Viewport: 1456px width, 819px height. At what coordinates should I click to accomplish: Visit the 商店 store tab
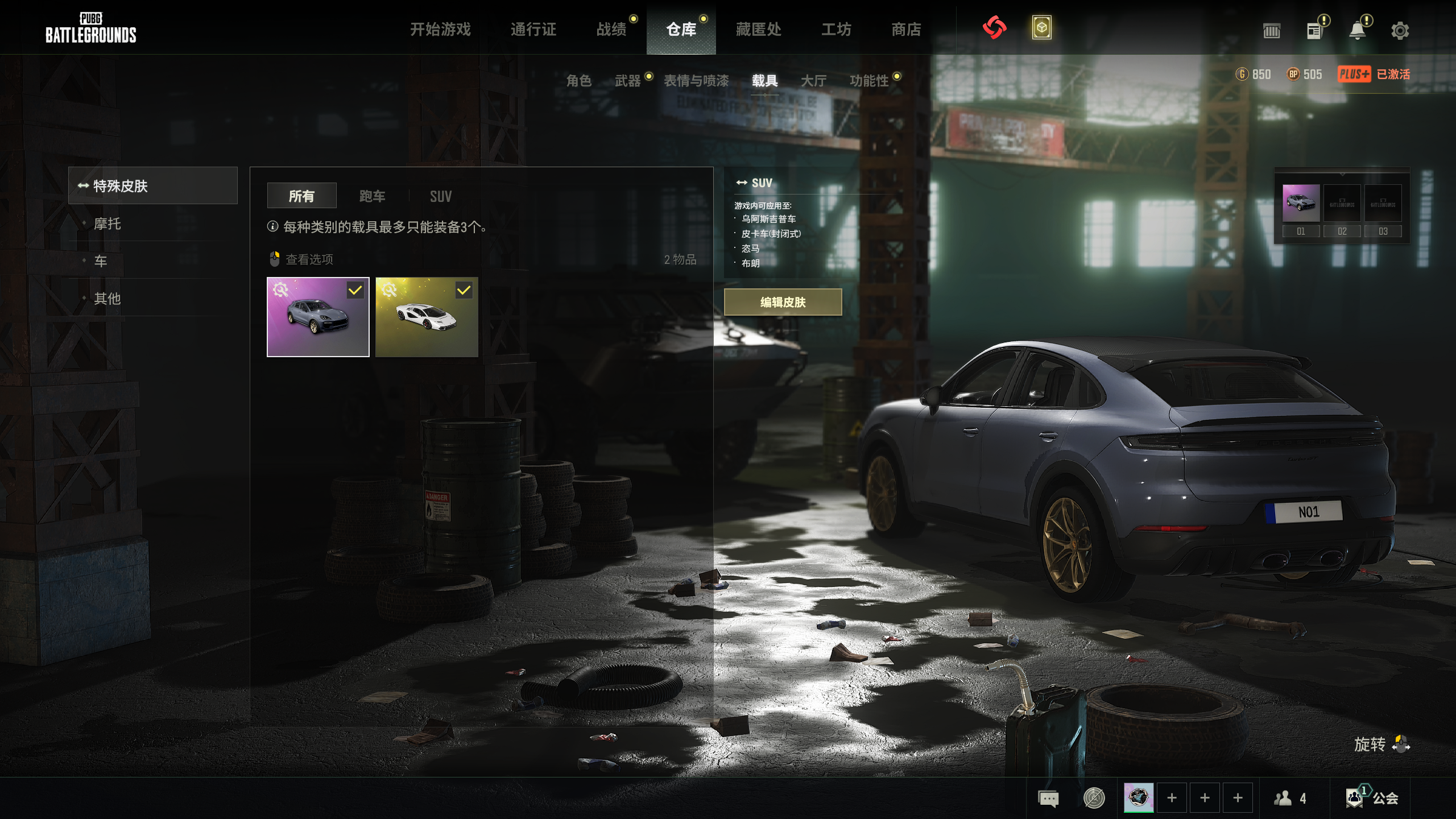(906, 30)
